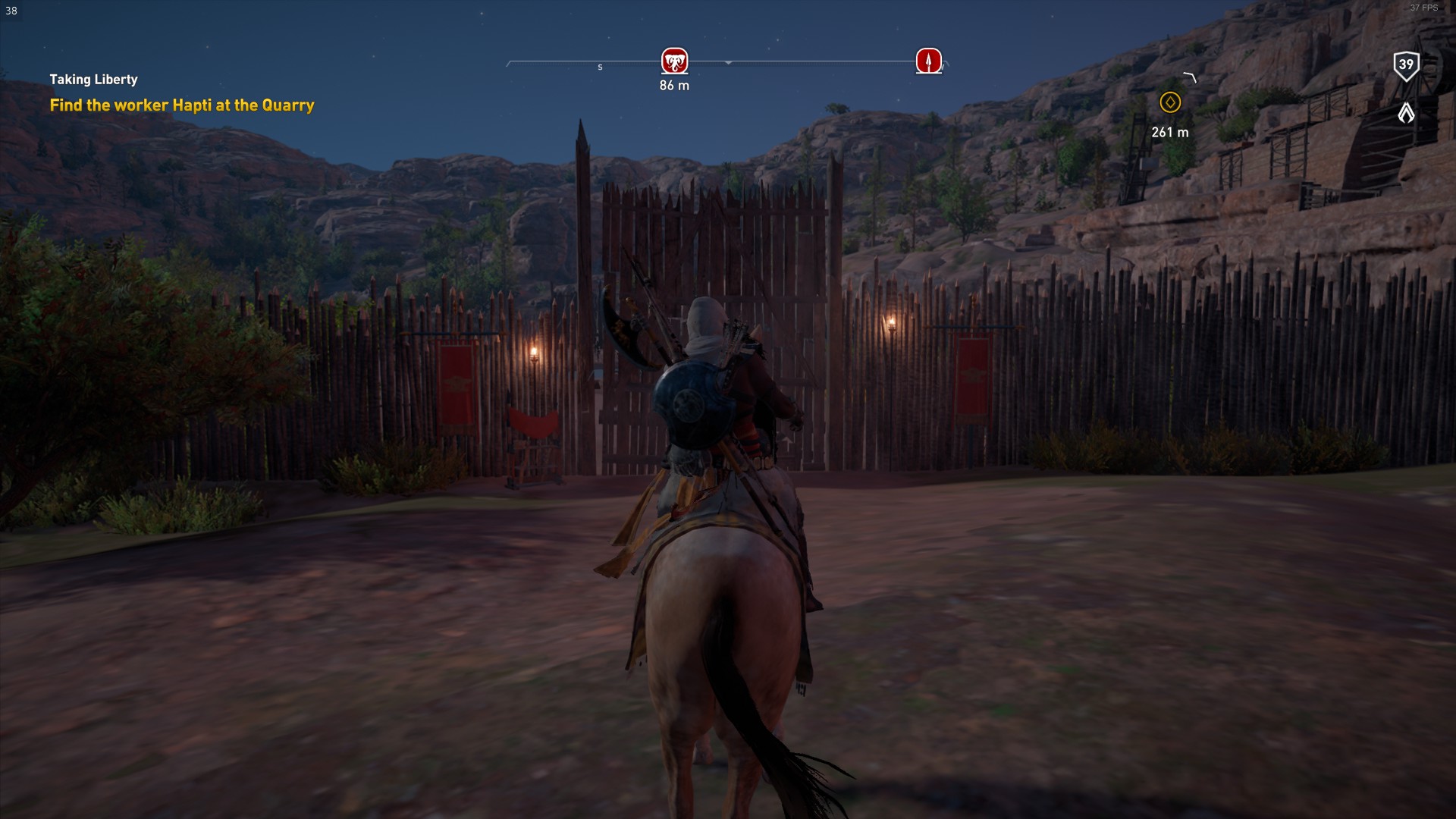This screenshot has width=1456, height=819.
Task: Click the red spear marker on compass
Action: point(928,61)
